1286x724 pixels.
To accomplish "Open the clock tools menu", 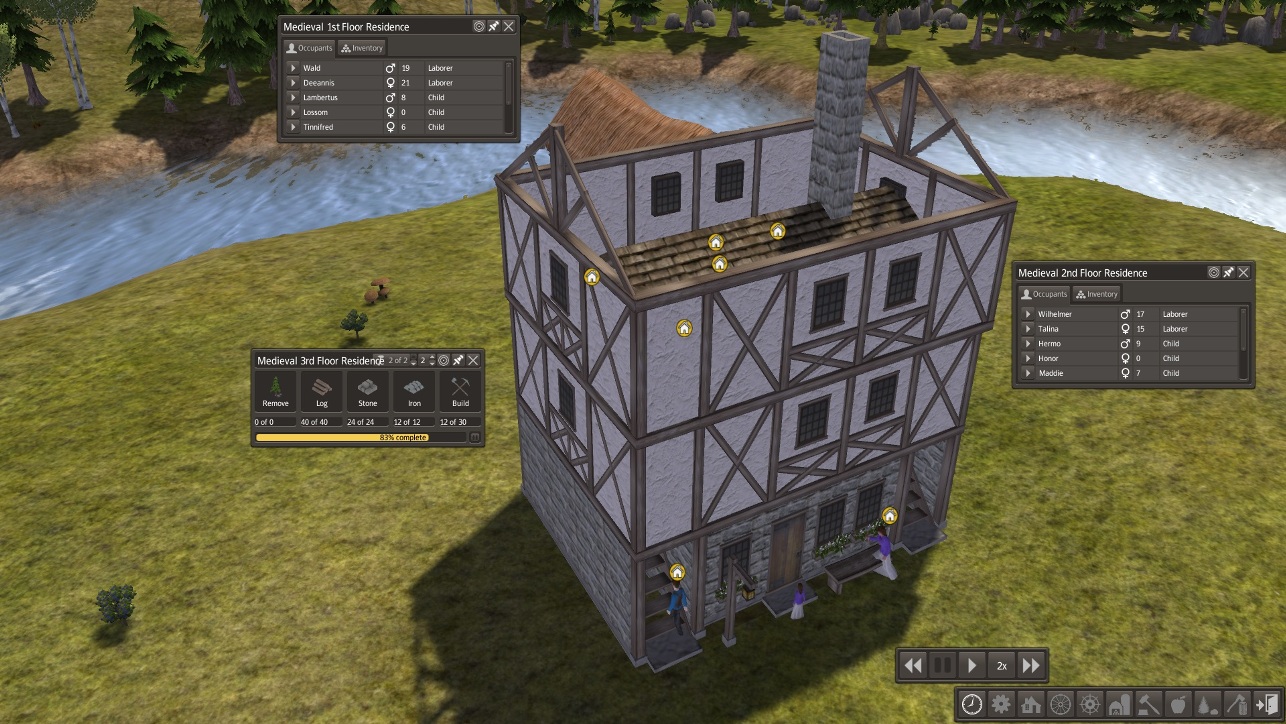I will pyautogui.click(x=972, y=704).
